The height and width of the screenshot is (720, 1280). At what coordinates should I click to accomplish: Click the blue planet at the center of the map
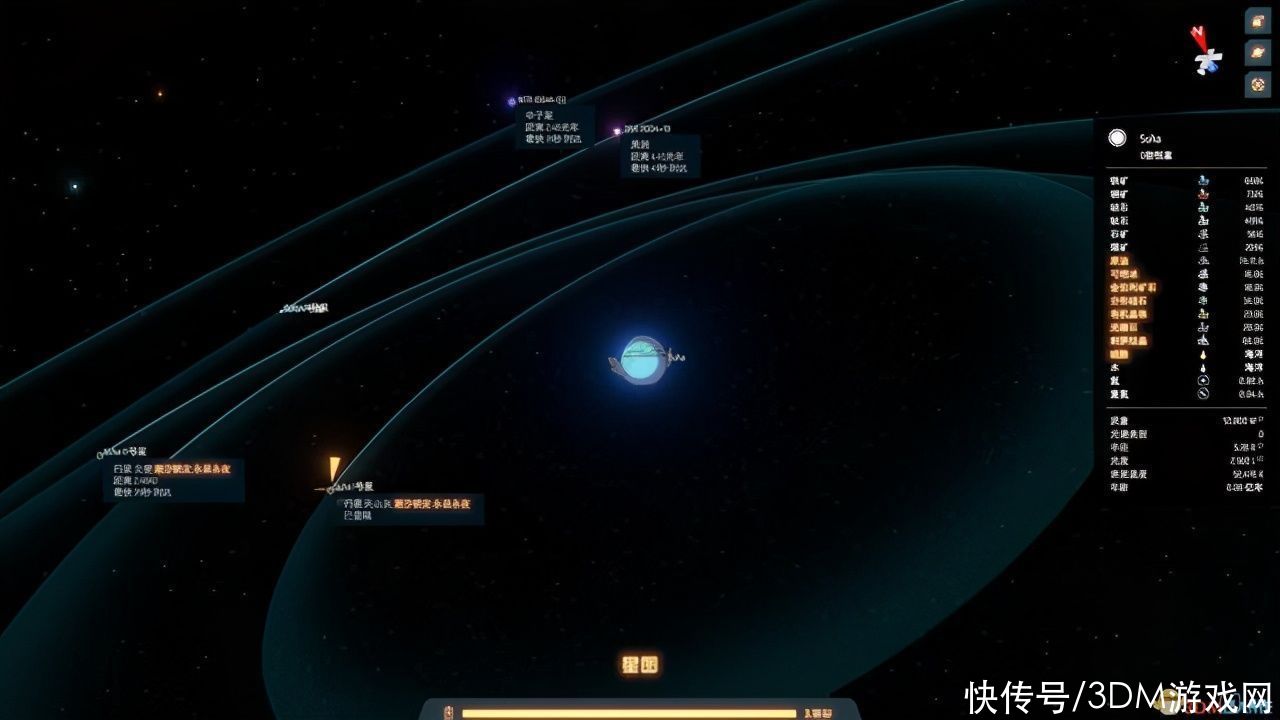tap(643, 358)
